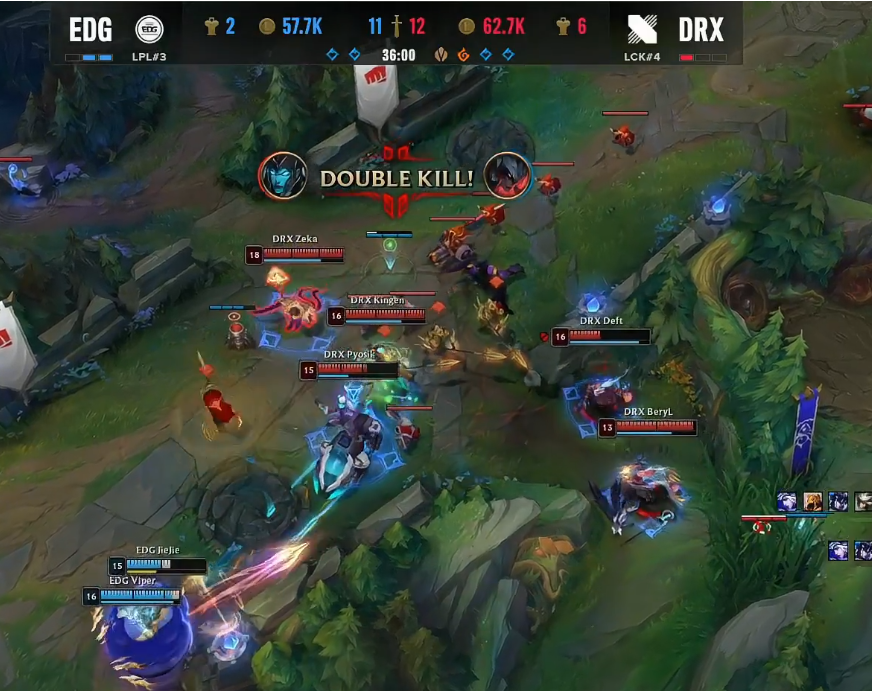Image resolution: width=872 pixels, height=691 pixels.
Task: Select the killer portrait left of Double Kill
Action: 283,176
